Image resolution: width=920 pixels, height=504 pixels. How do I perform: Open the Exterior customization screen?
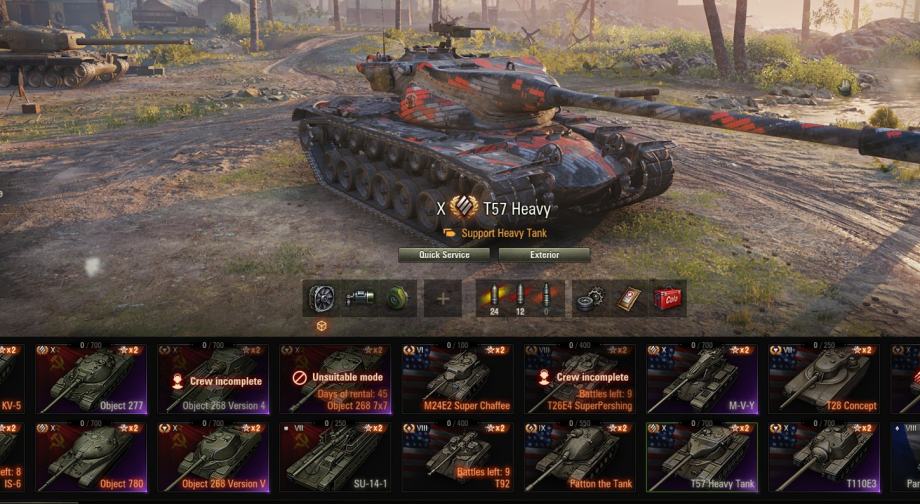pos(544,255)
